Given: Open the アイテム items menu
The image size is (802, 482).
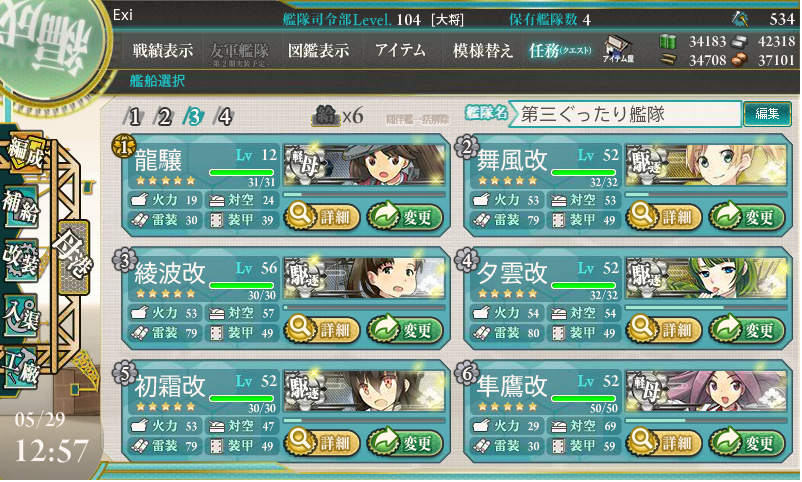Looking at the screenshot, I should 400,50.
